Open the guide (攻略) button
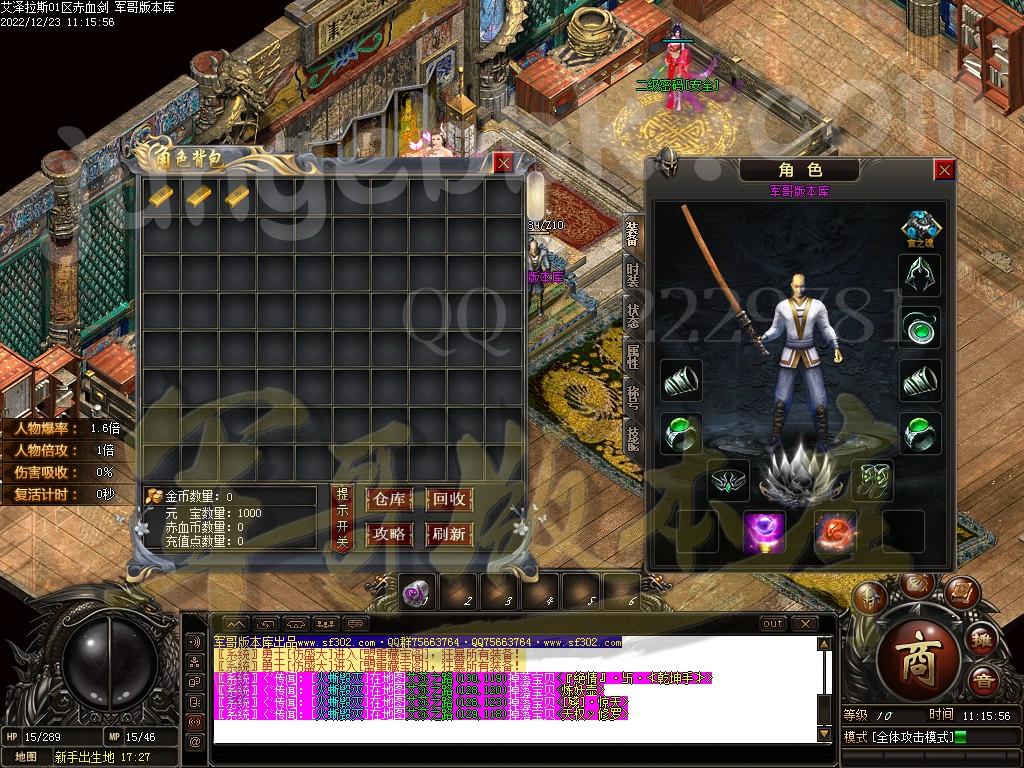1024x768 pixels. pyautogui.click(x=390, y=534)
